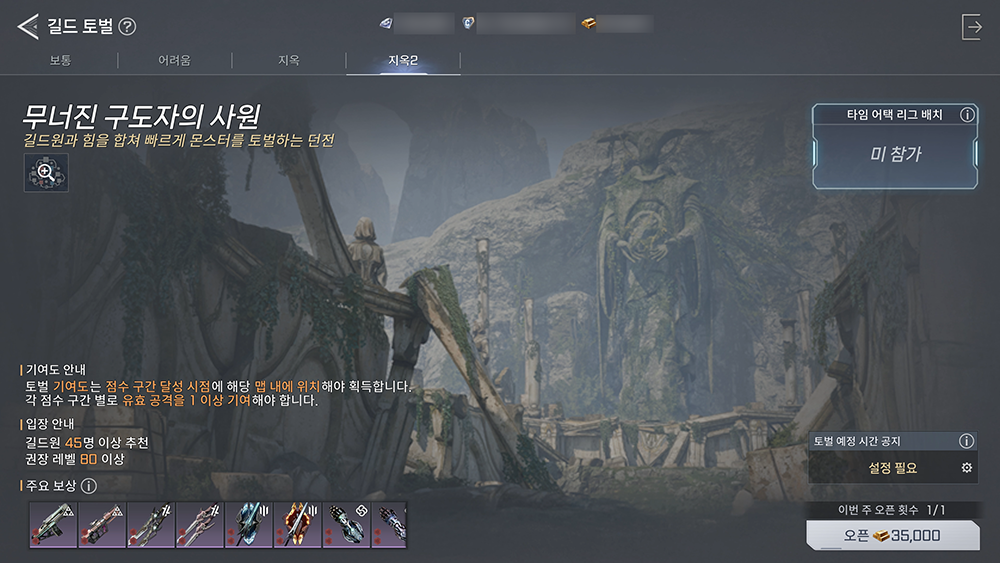Open the 설정 필요 schedule gear setting
The height and width of the screenshot is (563, 1000).
[966, 468]
